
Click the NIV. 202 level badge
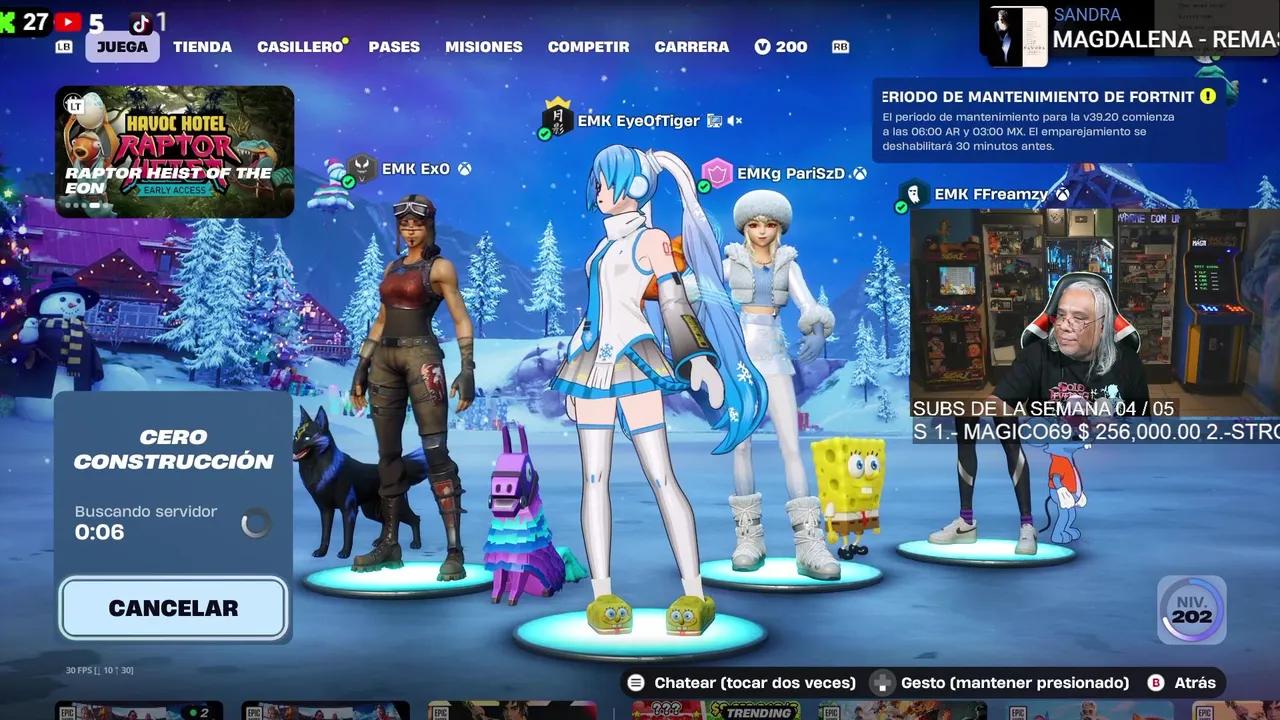1190,609
